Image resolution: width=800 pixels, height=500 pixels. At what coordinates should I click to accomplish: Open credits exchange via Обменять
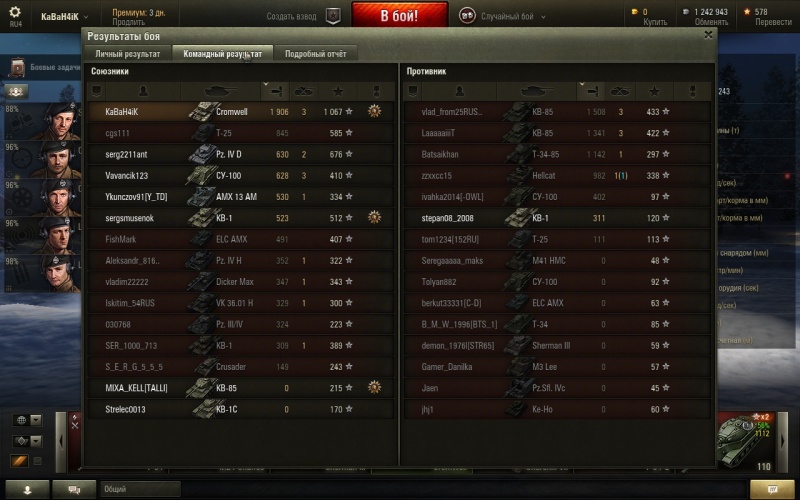point(711,22)
